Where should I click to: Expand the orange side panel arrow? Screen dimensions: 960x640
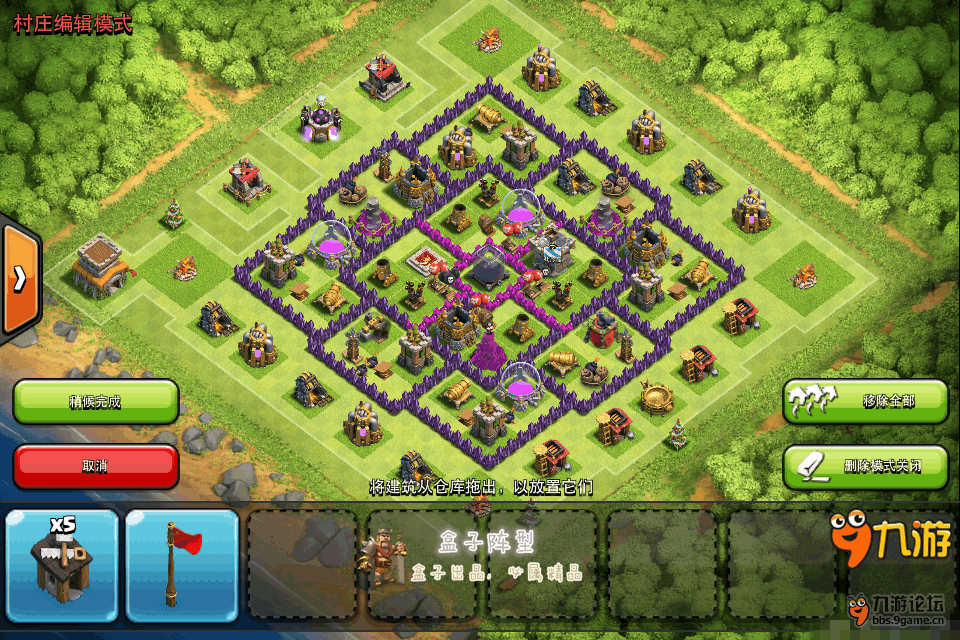pos(20,280)
